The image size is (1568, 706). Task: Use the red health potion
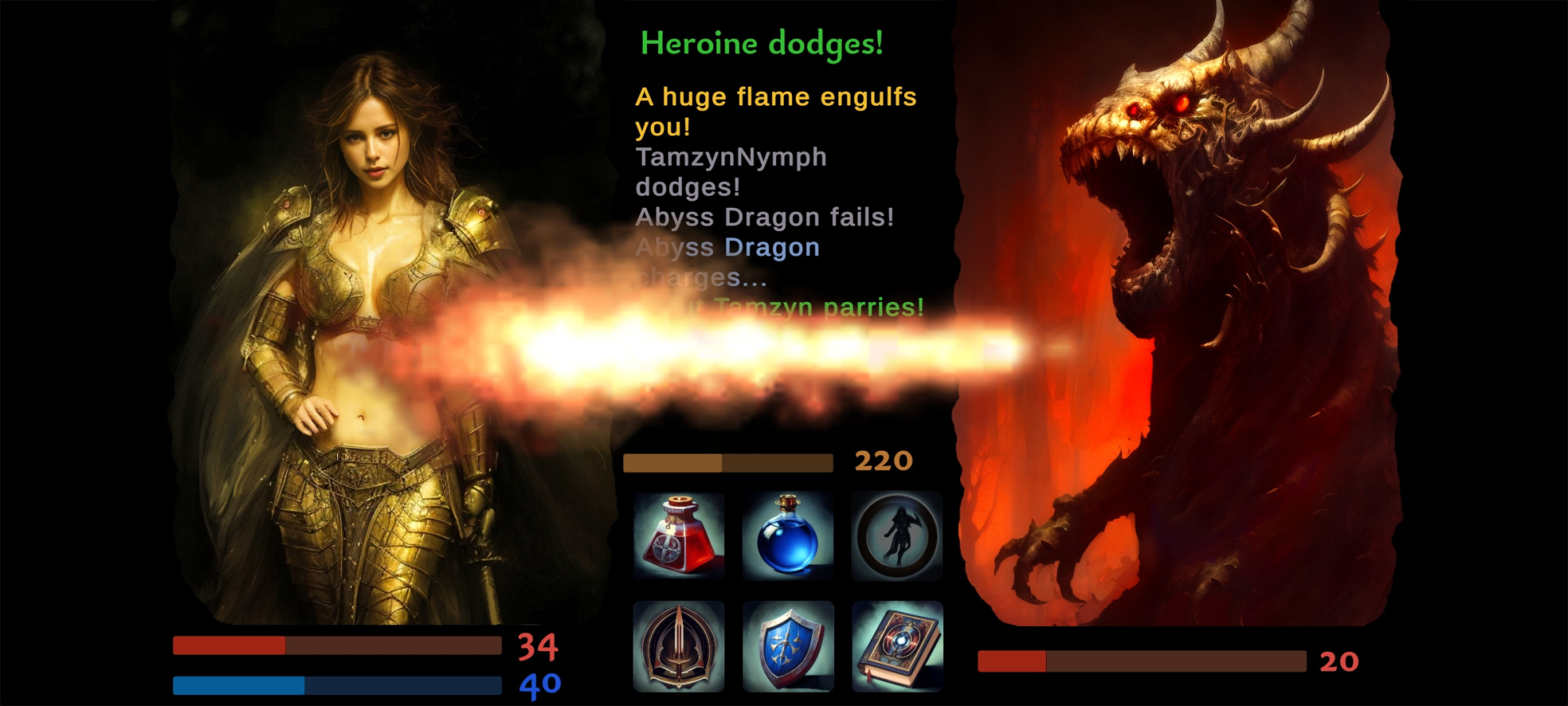pyautogui.click(x=679, y=536)
